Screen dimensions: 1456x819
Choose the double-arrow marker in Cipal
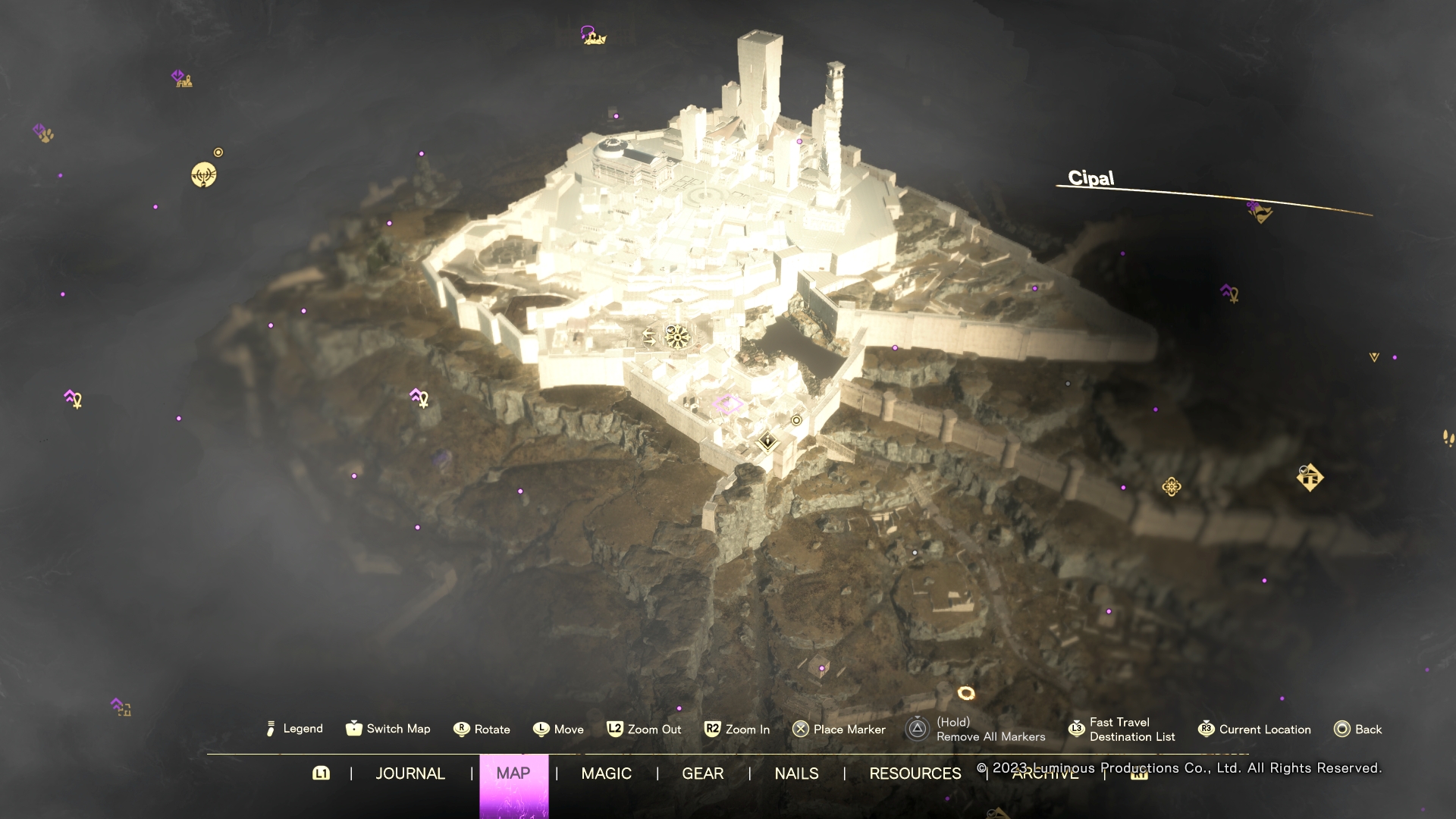coord(650,337)
